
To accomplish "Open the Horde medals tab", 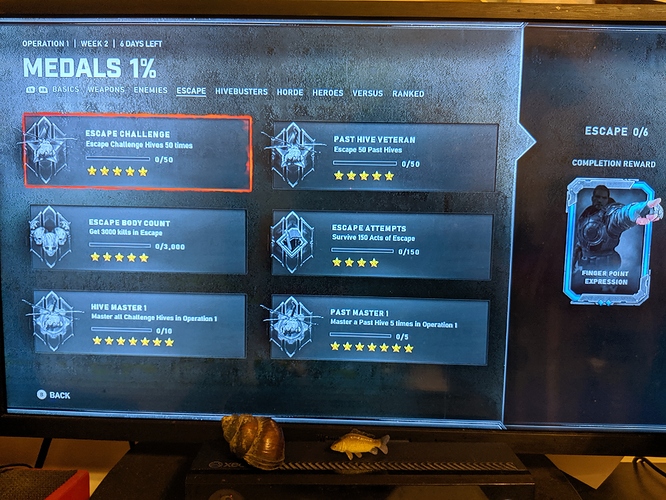I will (290, 93).
